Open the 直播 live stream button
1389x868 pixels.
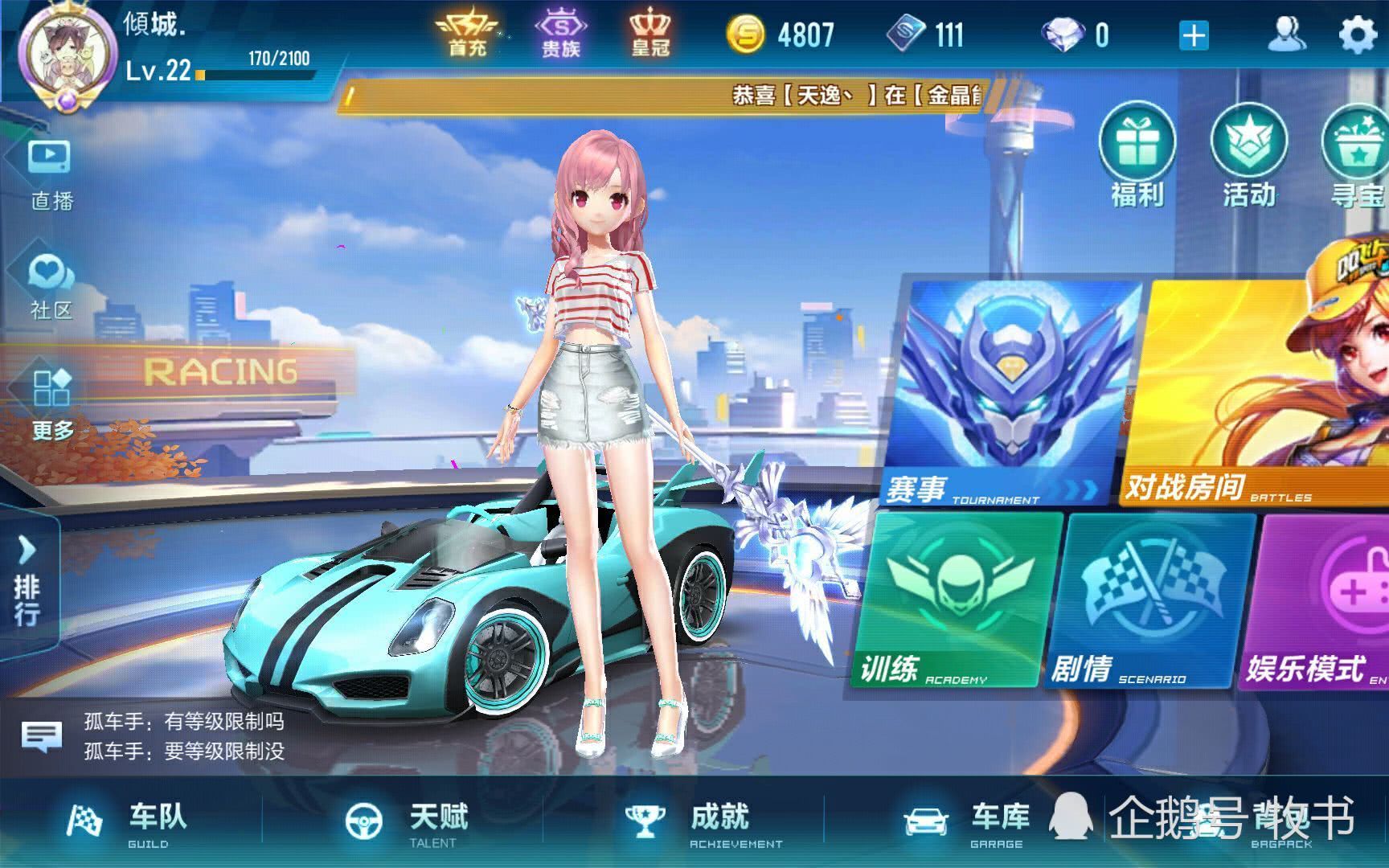[x=50, y=174]
